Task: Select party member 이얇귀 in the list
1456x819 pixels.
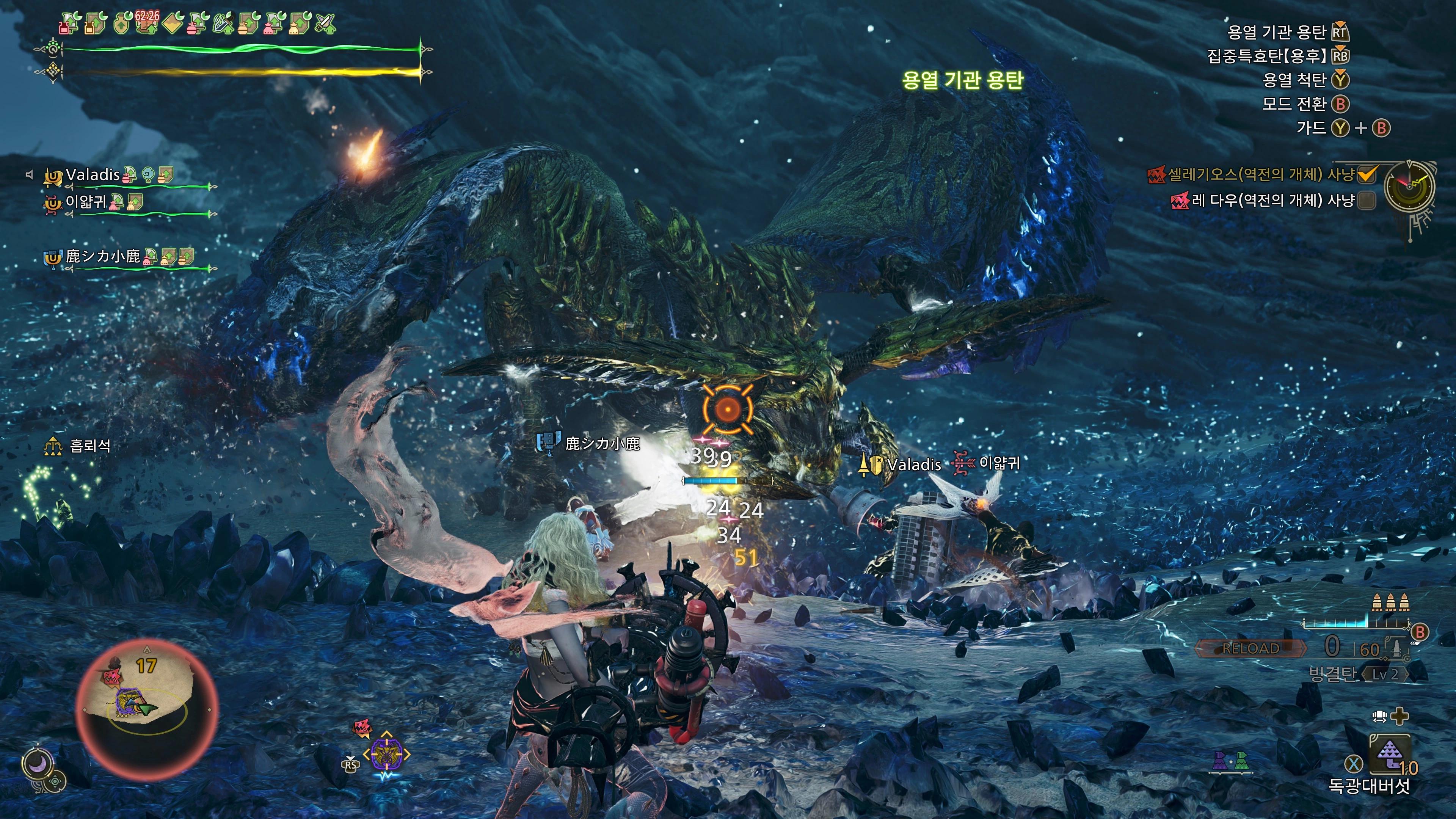Action: point(86,202)
